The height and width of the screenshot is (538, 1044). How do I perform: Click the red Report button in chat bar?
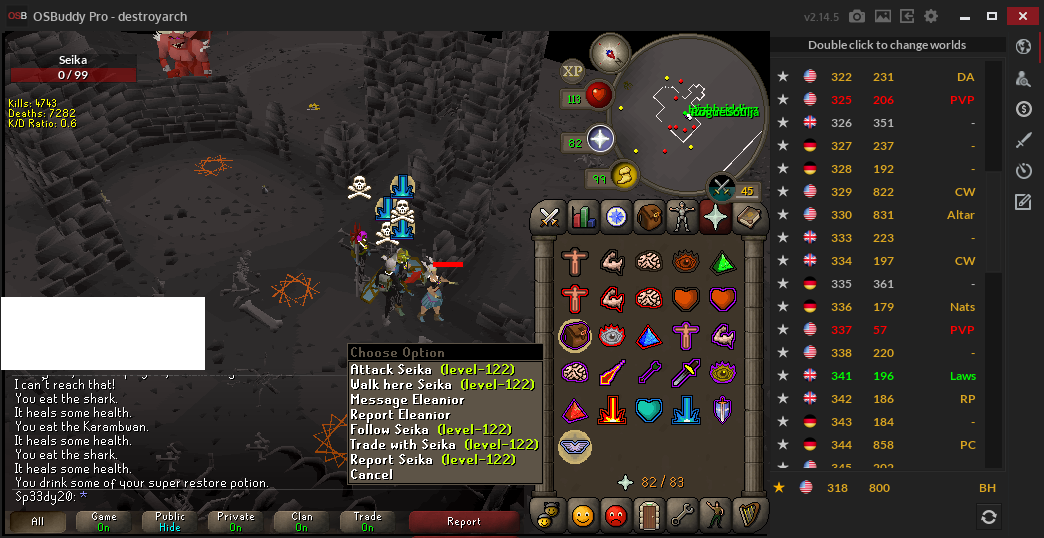463,521
